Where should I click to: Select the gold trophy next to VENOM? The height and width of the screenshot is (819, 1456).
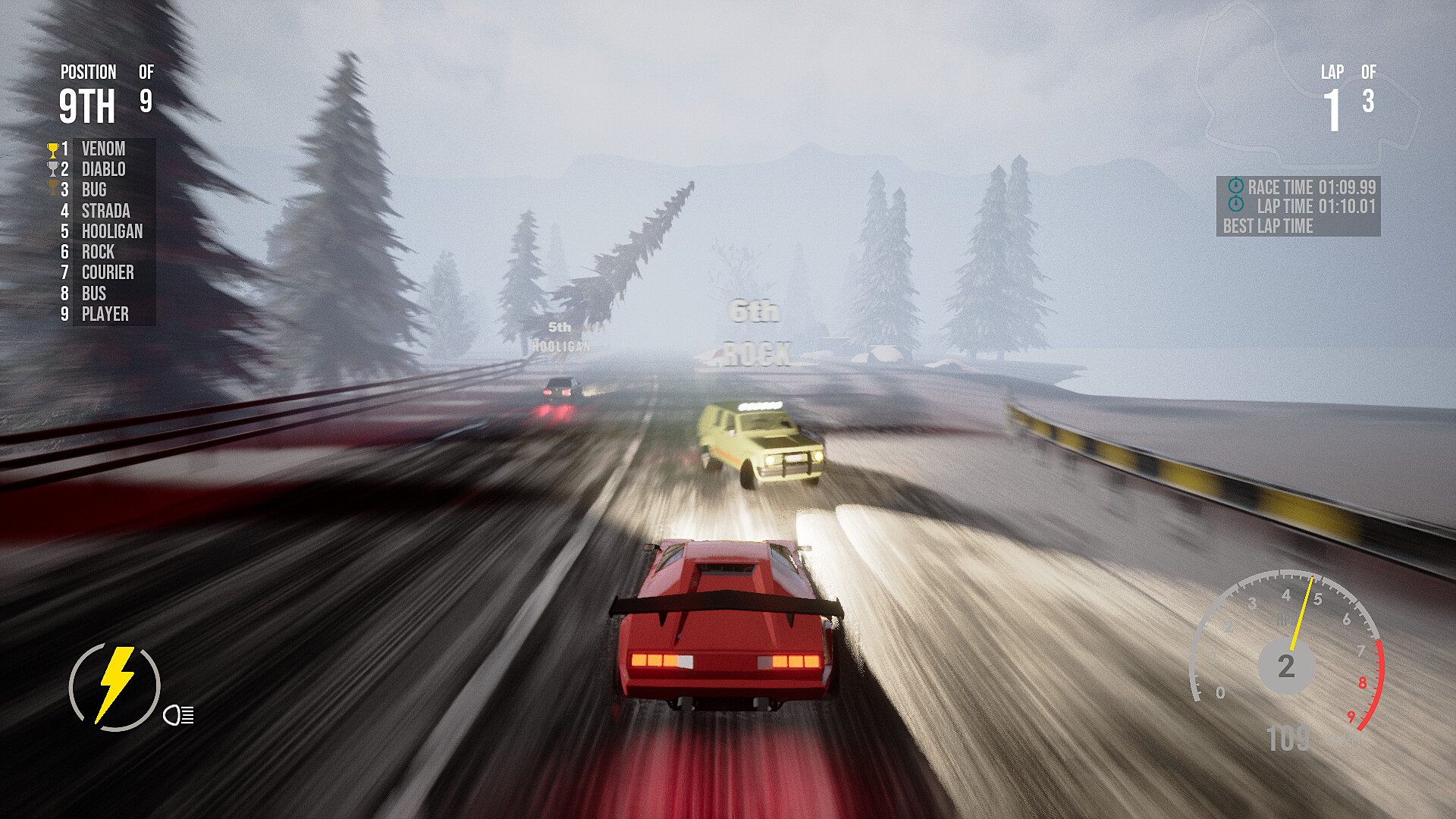pyautogui.click(x=53, y=149)
